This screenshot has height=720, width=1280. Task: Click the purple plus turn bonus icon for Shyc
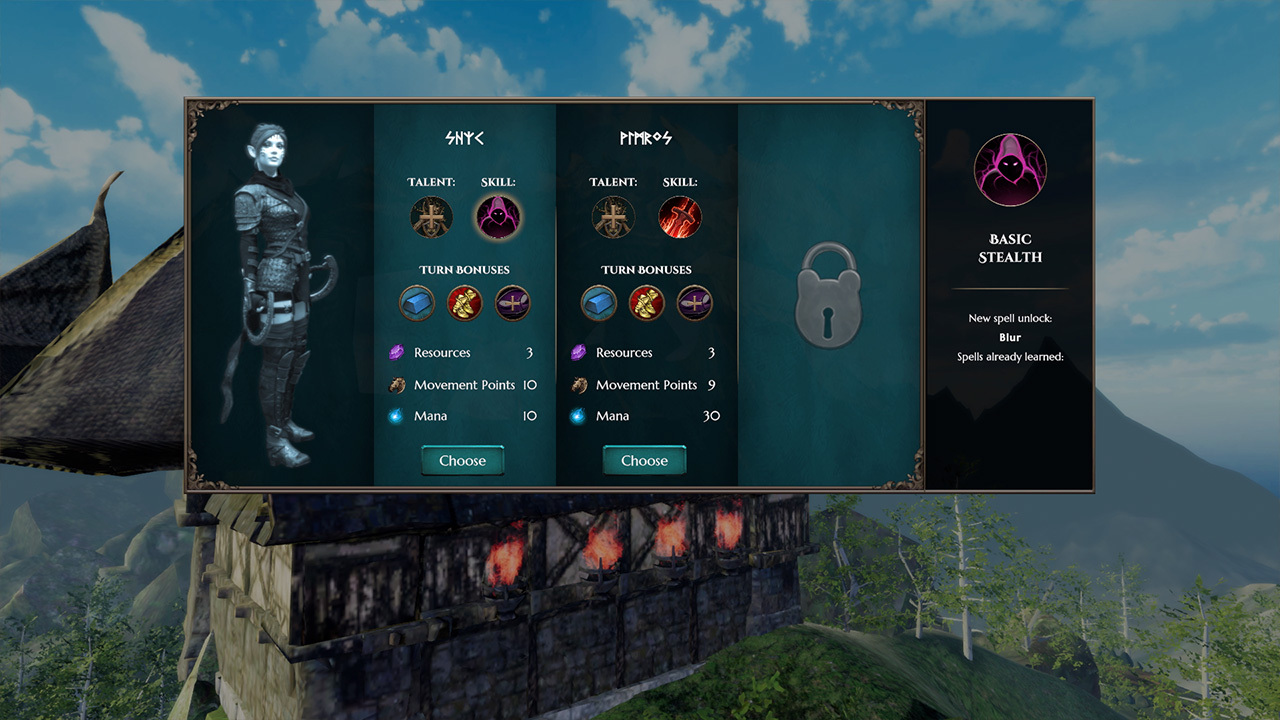point(513,302)
